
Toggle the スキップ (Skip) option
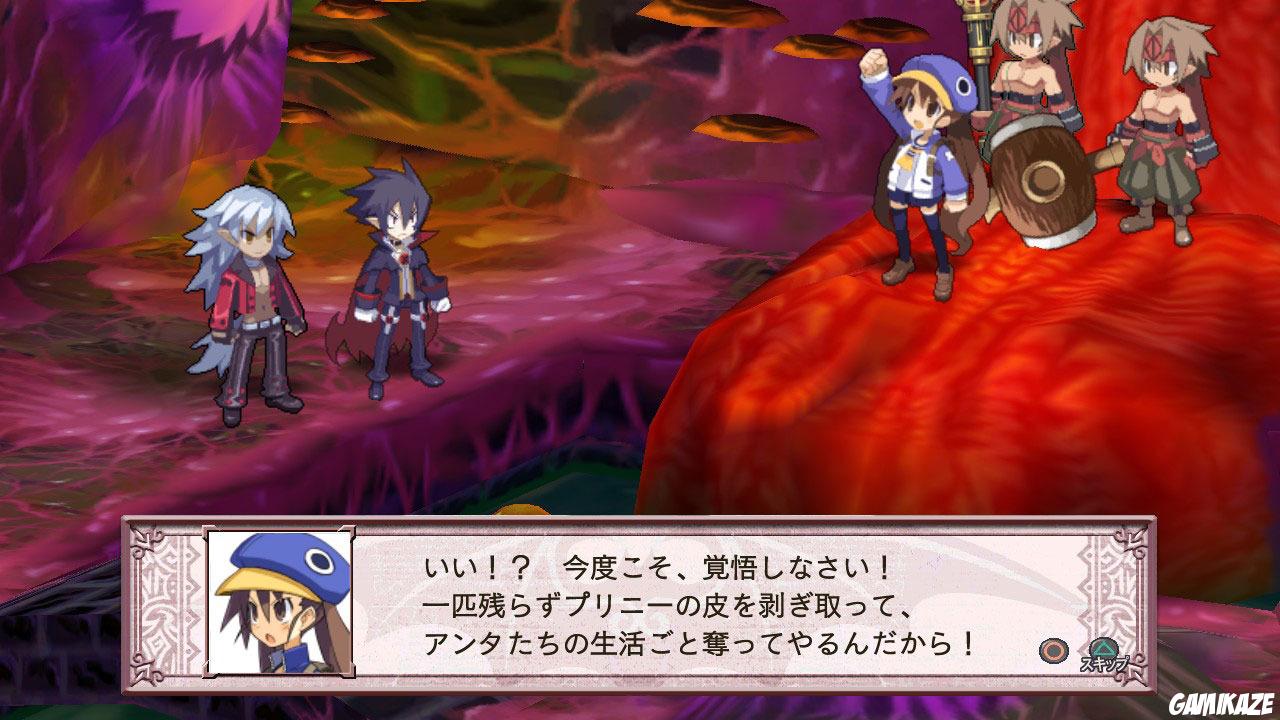pyautogui.click(x=1105, y=662)
